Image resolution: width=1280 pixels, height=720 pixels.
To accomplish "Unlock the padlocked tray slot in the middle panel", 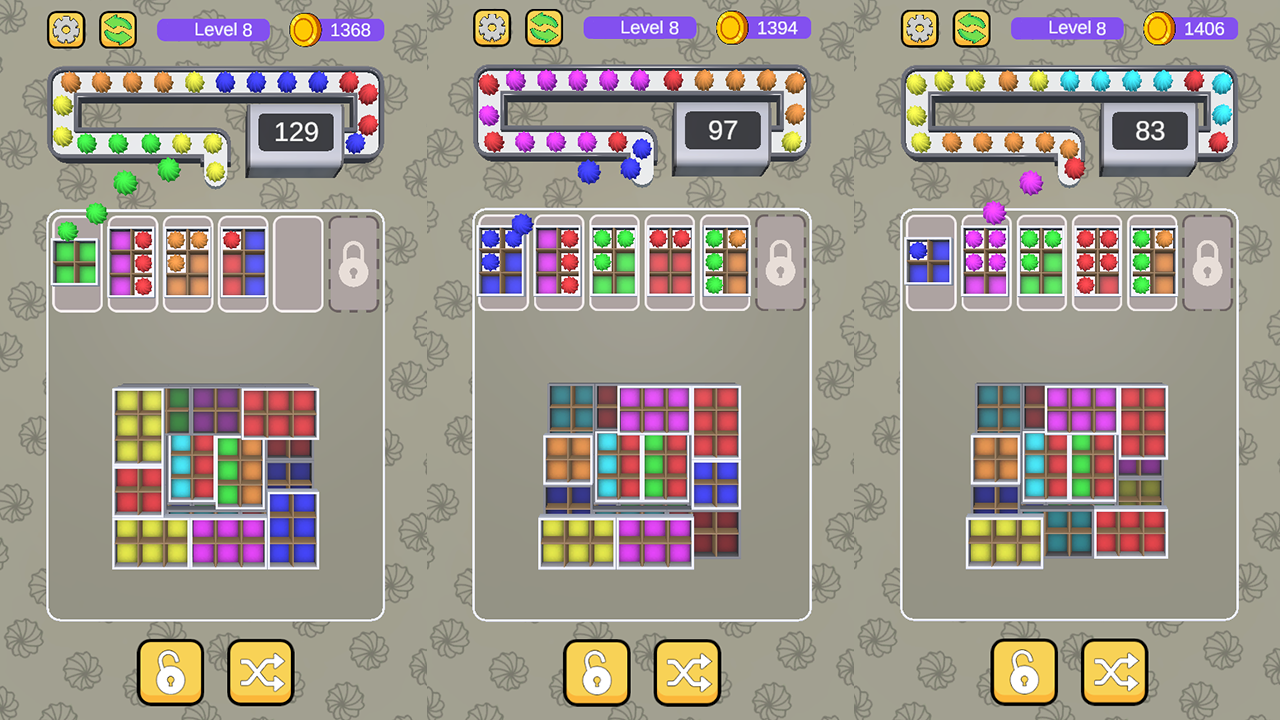I will click(x=780, y=263).
